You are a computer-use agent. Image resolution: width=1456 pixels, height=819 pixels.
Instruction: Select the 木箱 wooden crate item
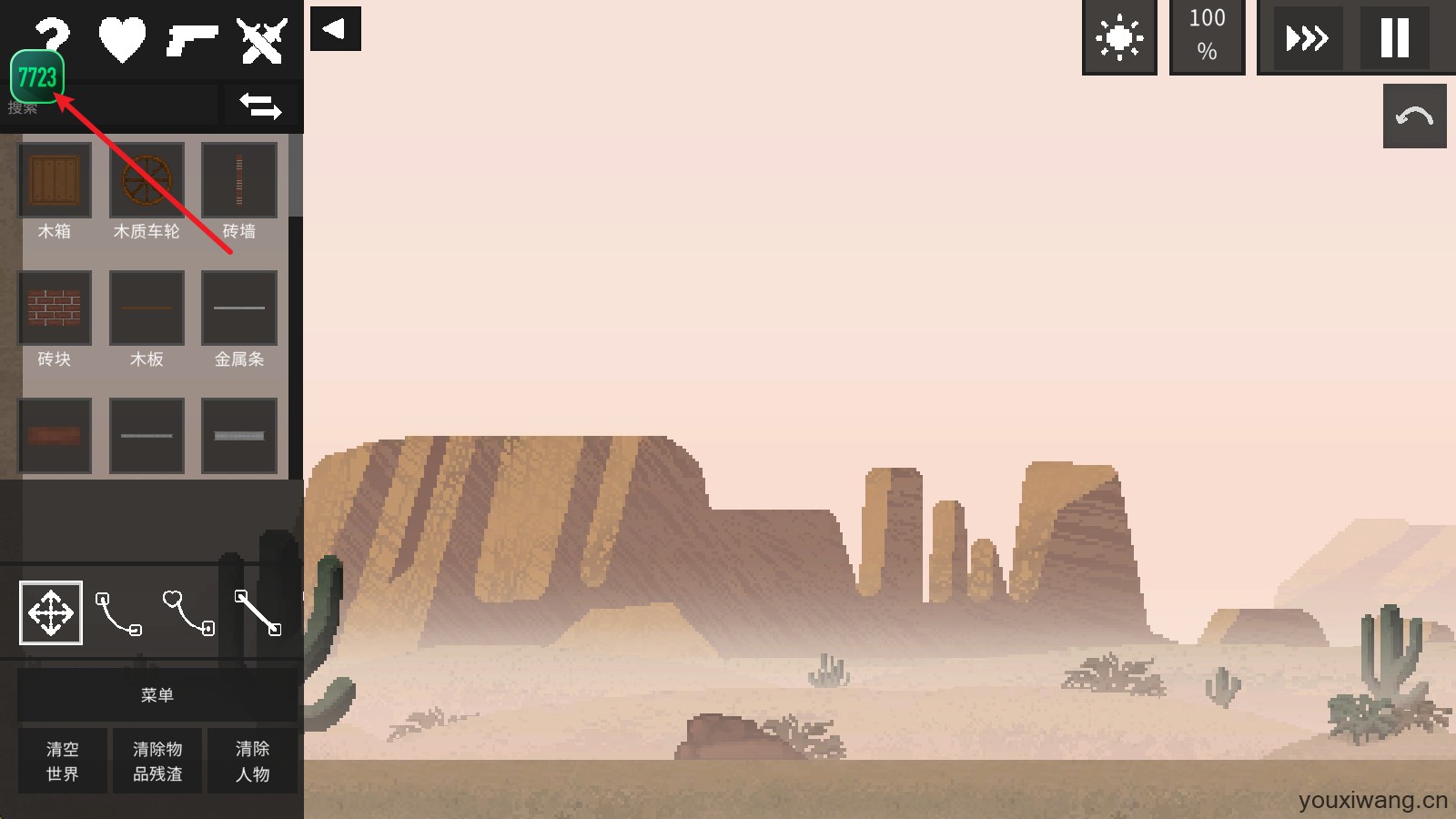(x=55, y=180)
